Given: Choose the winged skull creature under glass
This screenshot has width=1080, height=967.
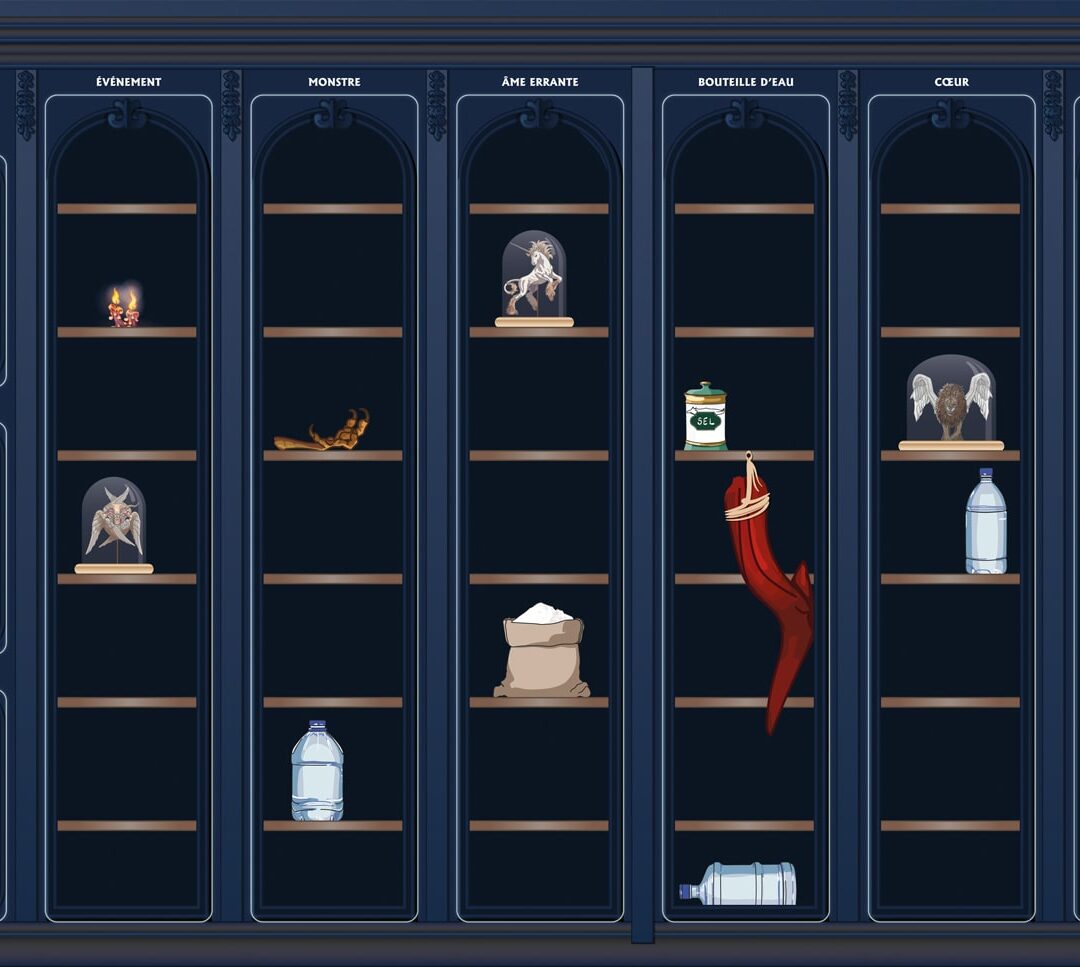Looking at the screenshot, I should click(114, 525).
